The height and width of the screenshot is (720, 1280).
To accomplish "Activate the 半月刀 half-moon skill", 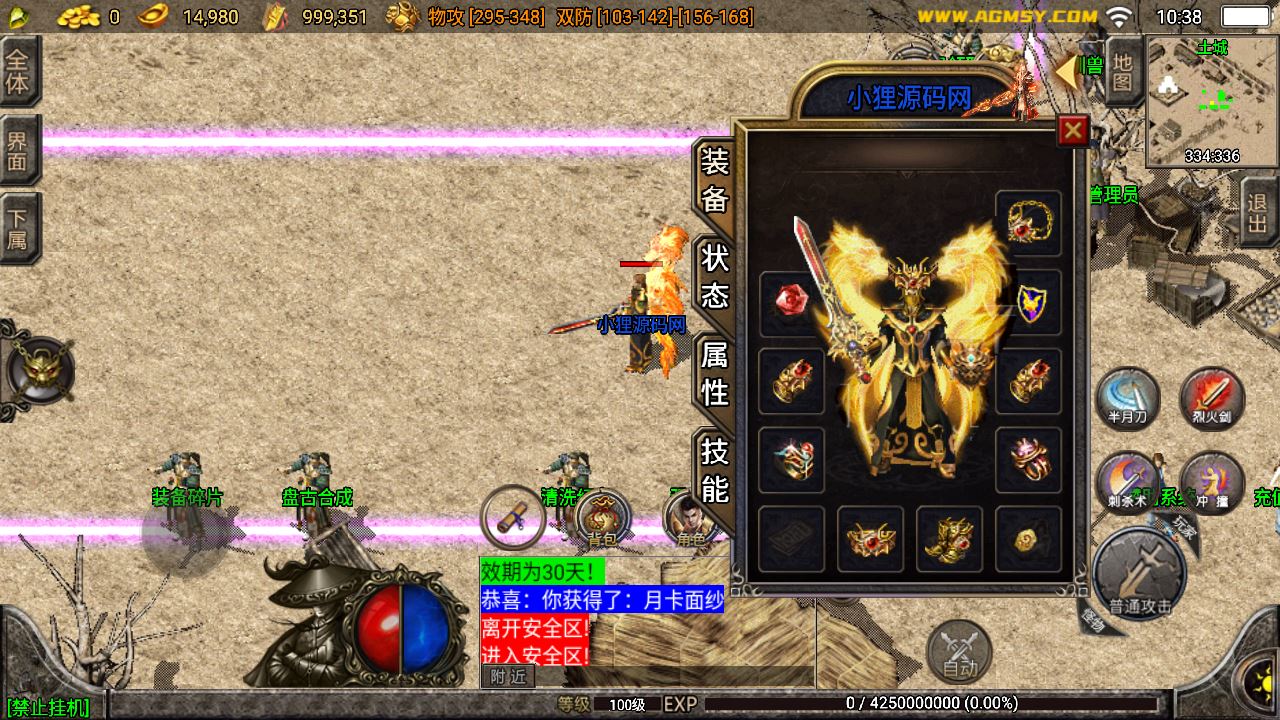I will pyautogui.click(x=1128, y=397).
